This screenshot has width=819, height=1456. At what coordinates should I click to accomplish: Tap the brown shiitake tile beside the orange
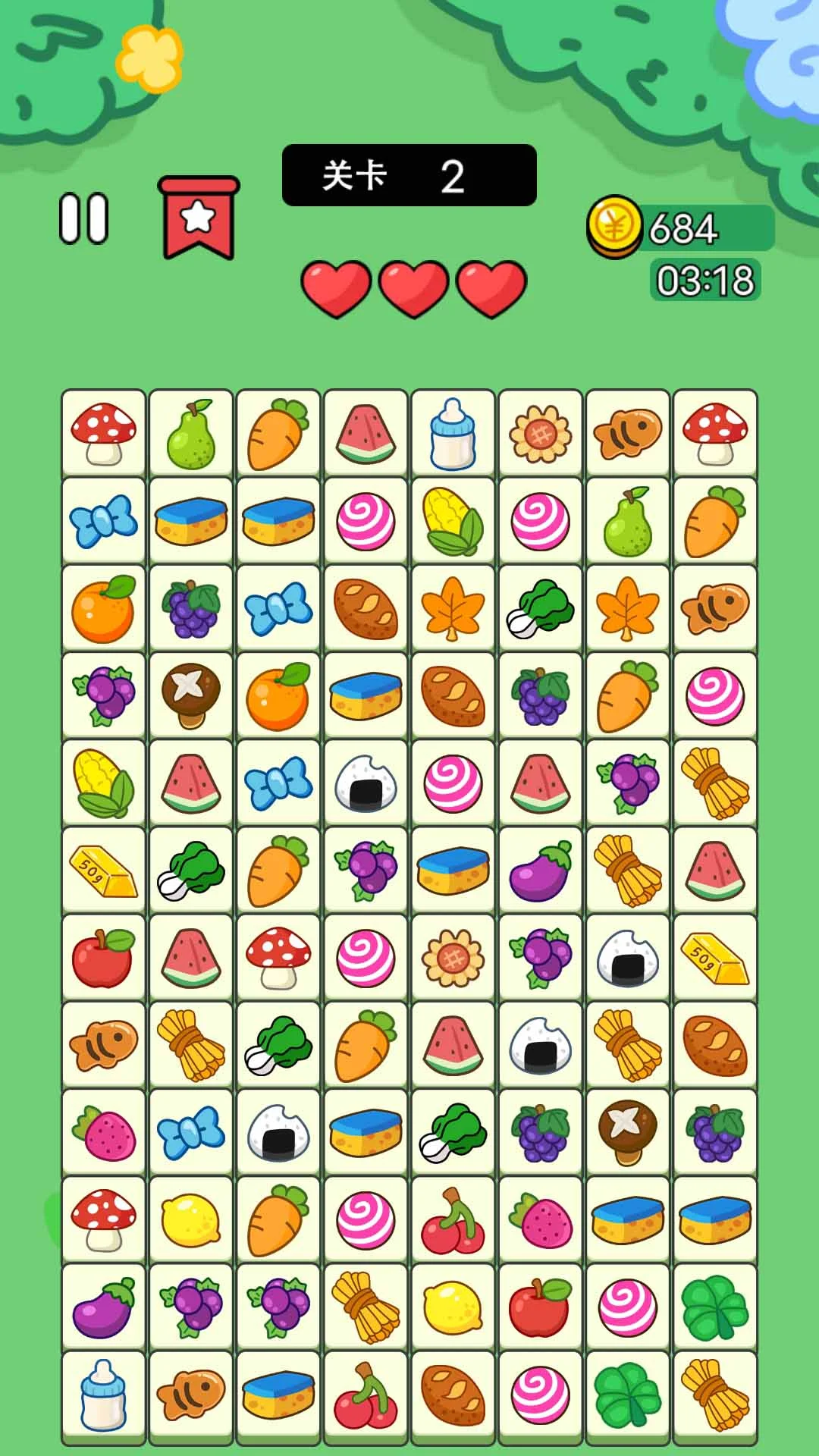[190, 695]
